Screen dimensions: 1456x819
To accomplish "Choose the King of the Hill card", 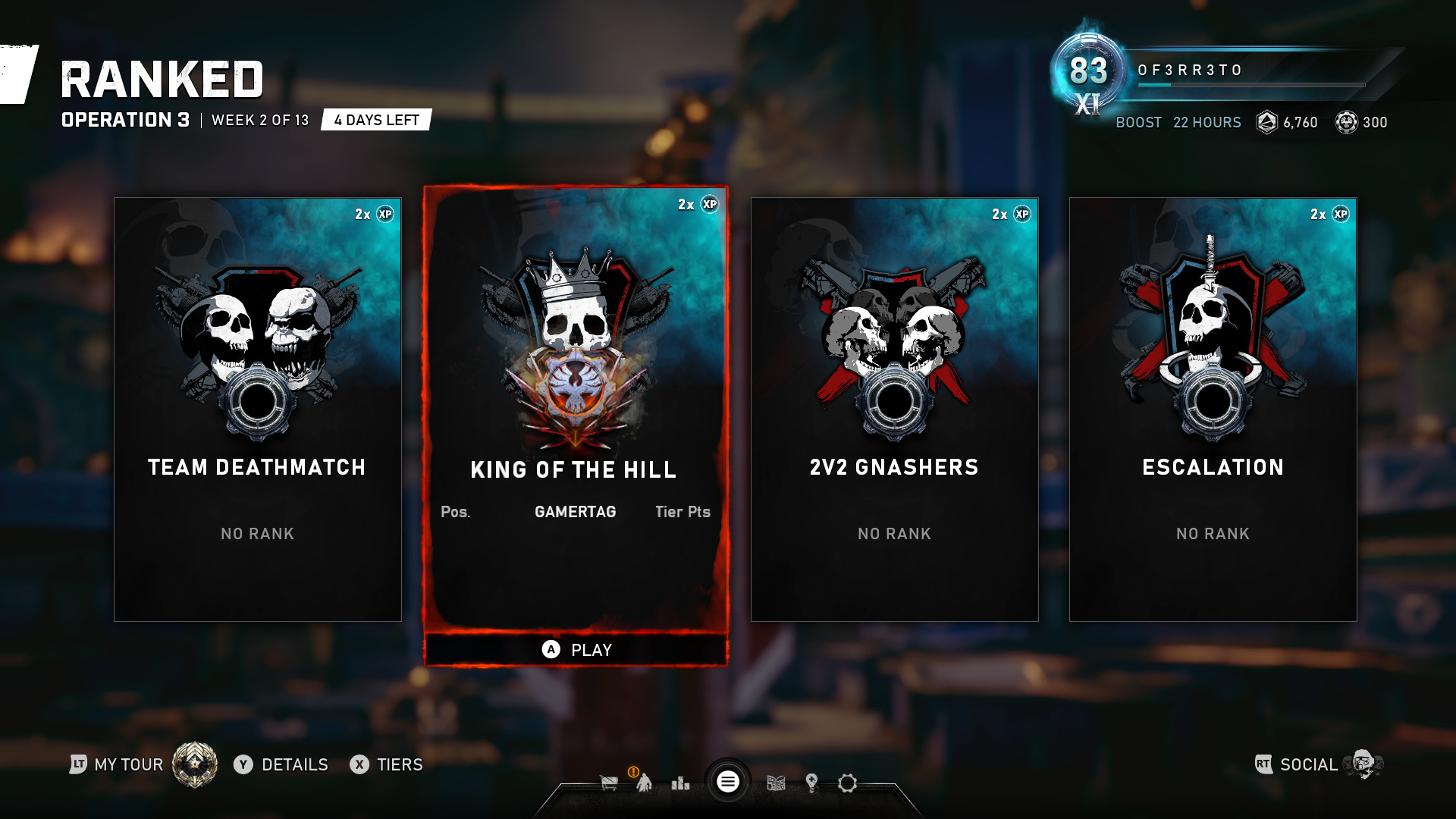I will (576, 409).
